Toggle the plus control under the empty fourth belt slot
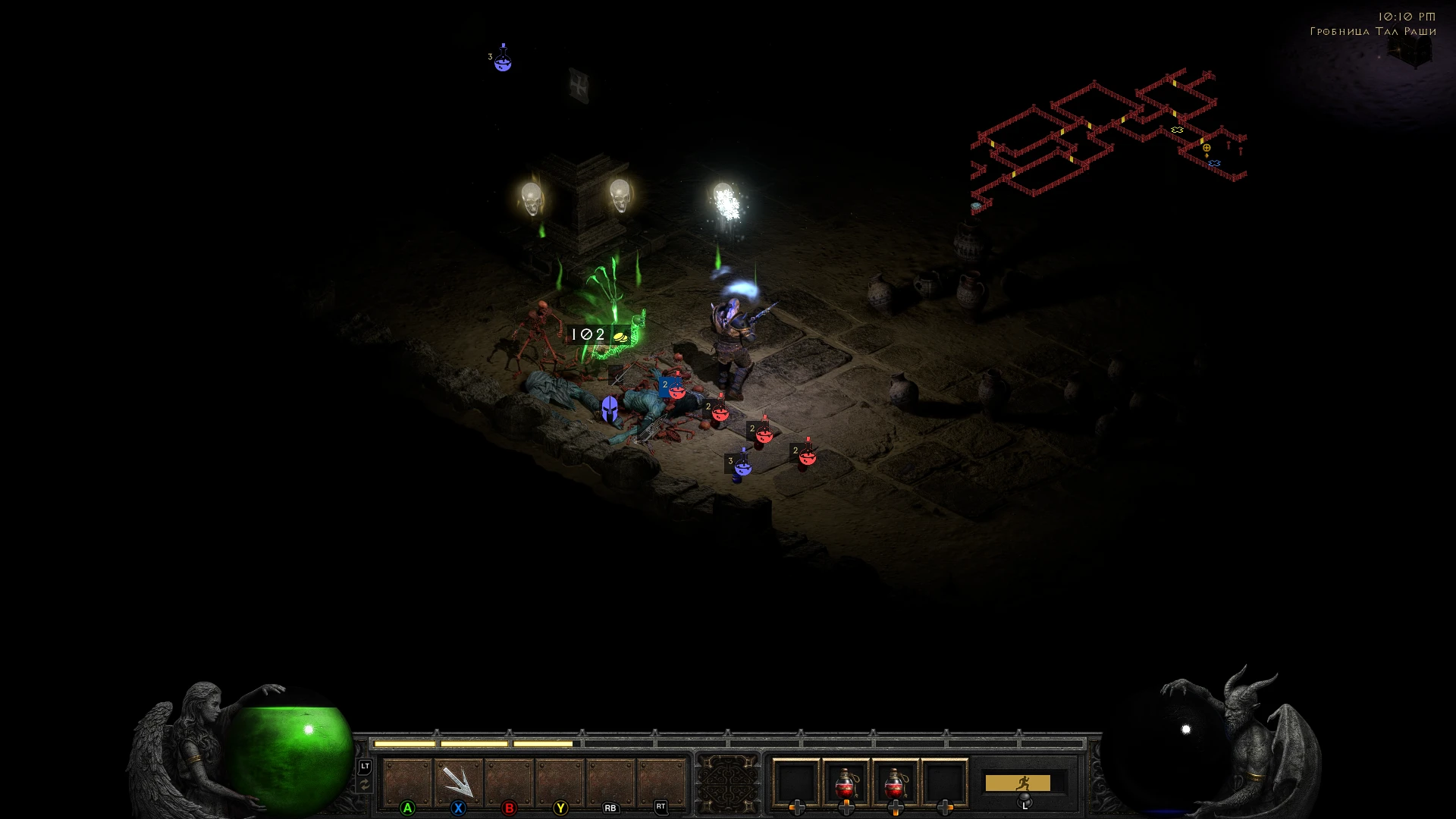 [x=945, y=808]
